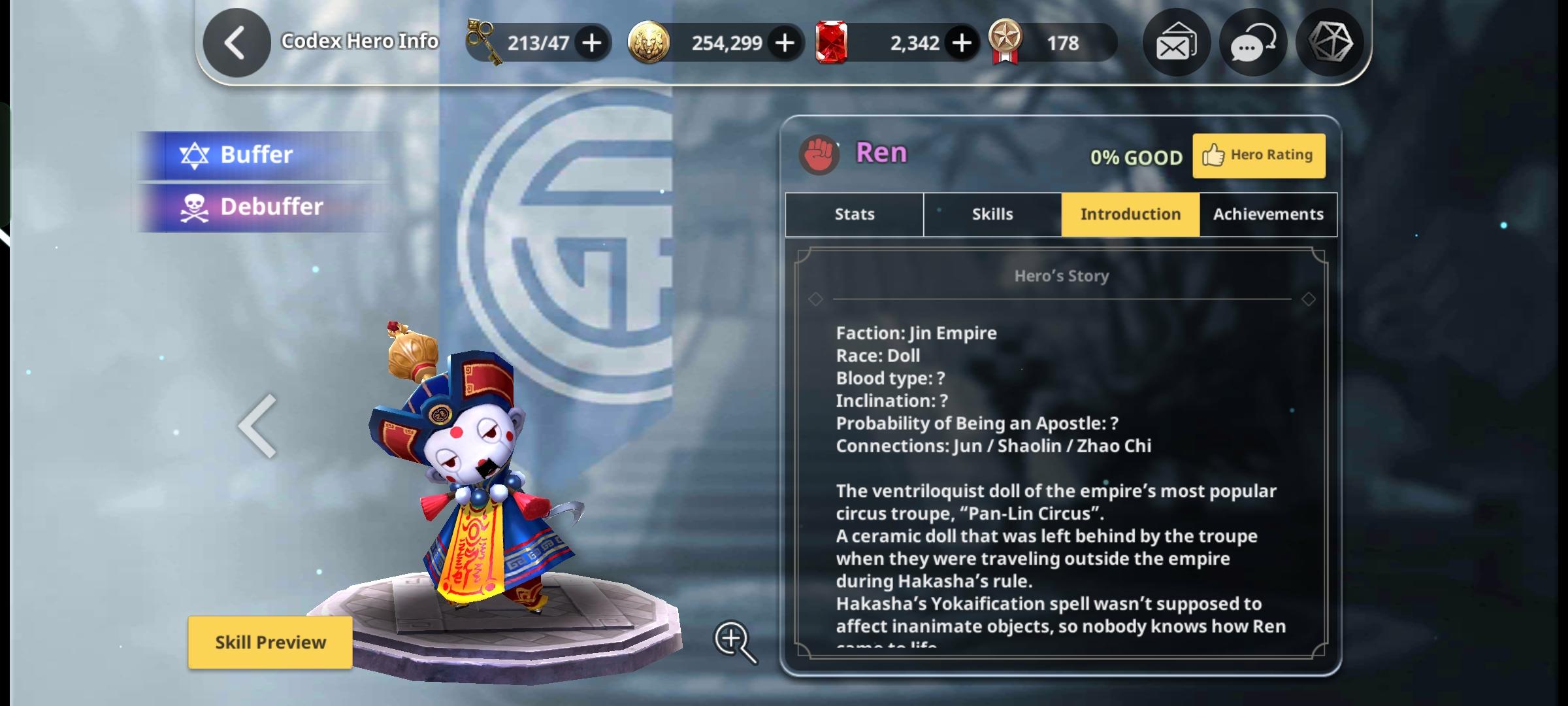This screenshot has width=1568, height=706.
Task: View the previous hero with left arrow
Action: [x=258, y=426]
